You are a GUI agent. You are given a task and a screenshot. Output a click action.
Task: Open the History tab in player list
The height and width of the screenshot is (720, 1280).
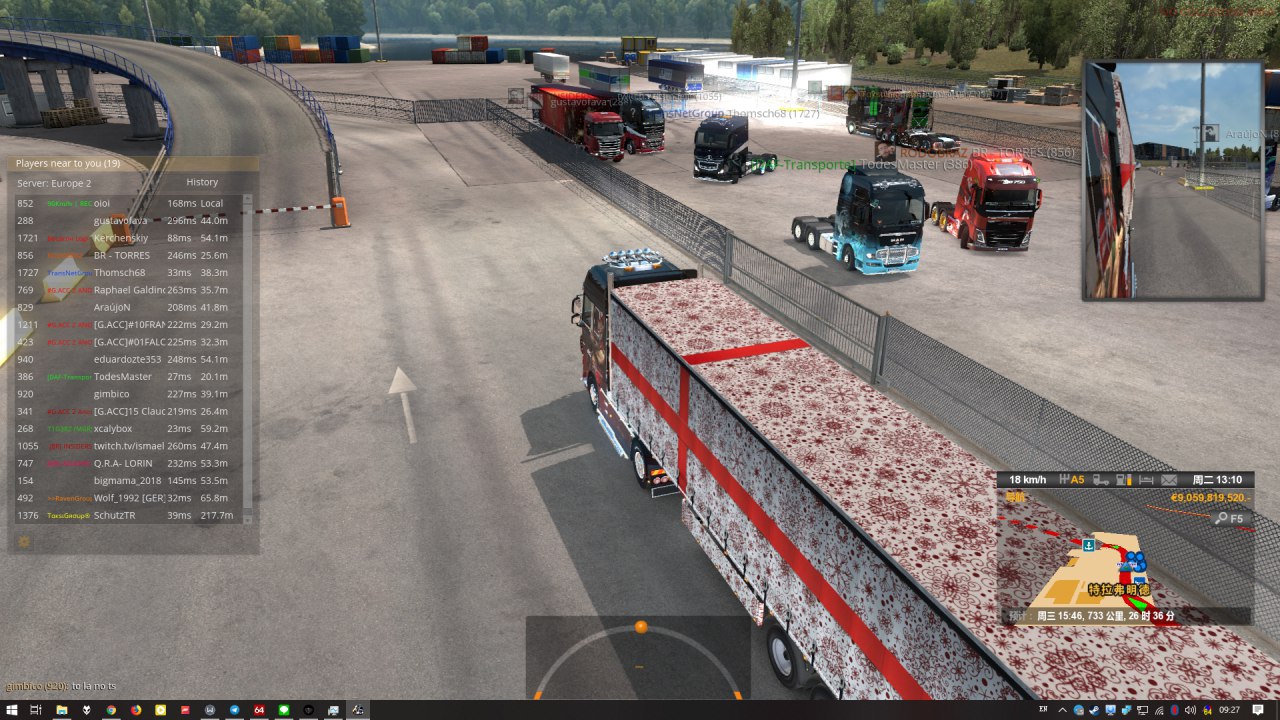coord(202,183)
